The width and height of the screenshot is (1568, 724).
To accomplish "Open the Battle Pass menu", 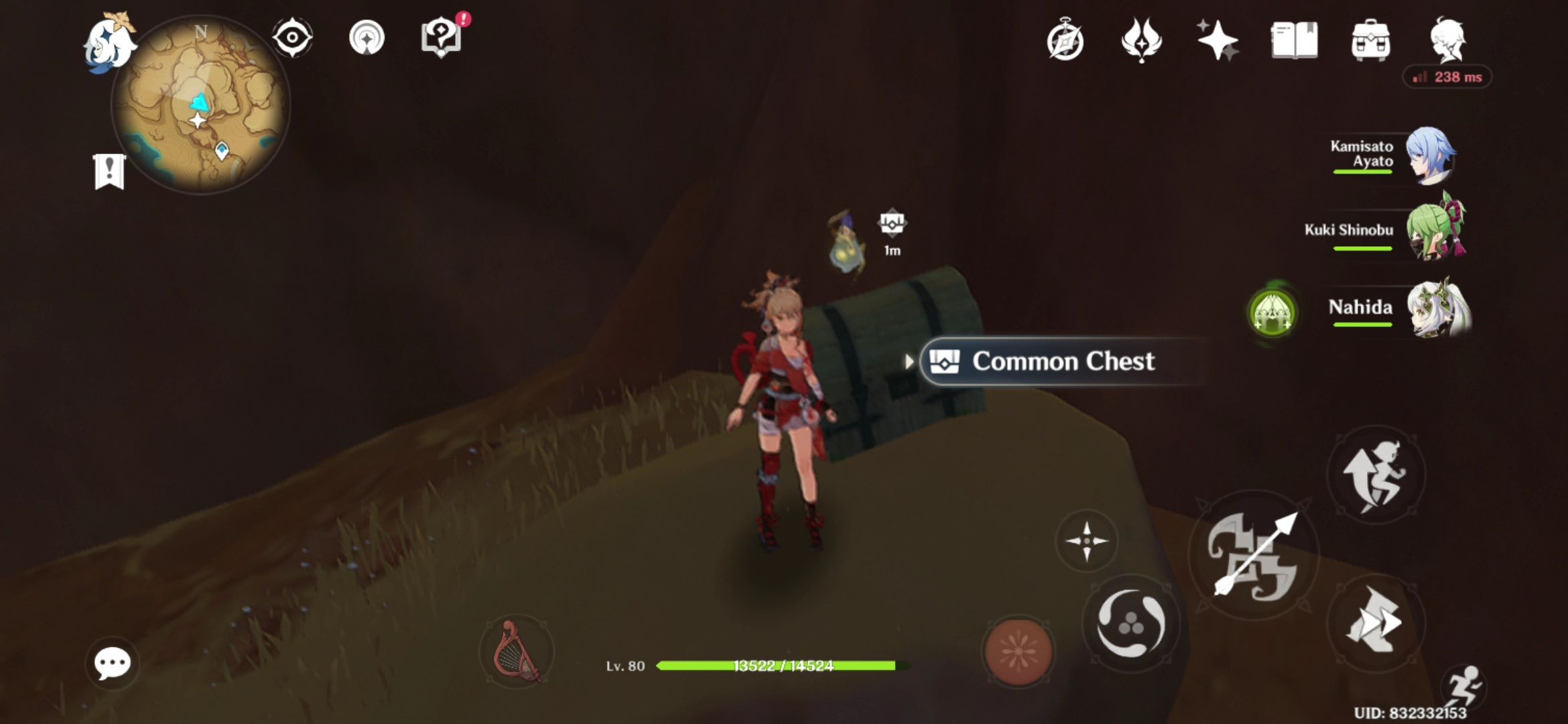I will 1140,42.
